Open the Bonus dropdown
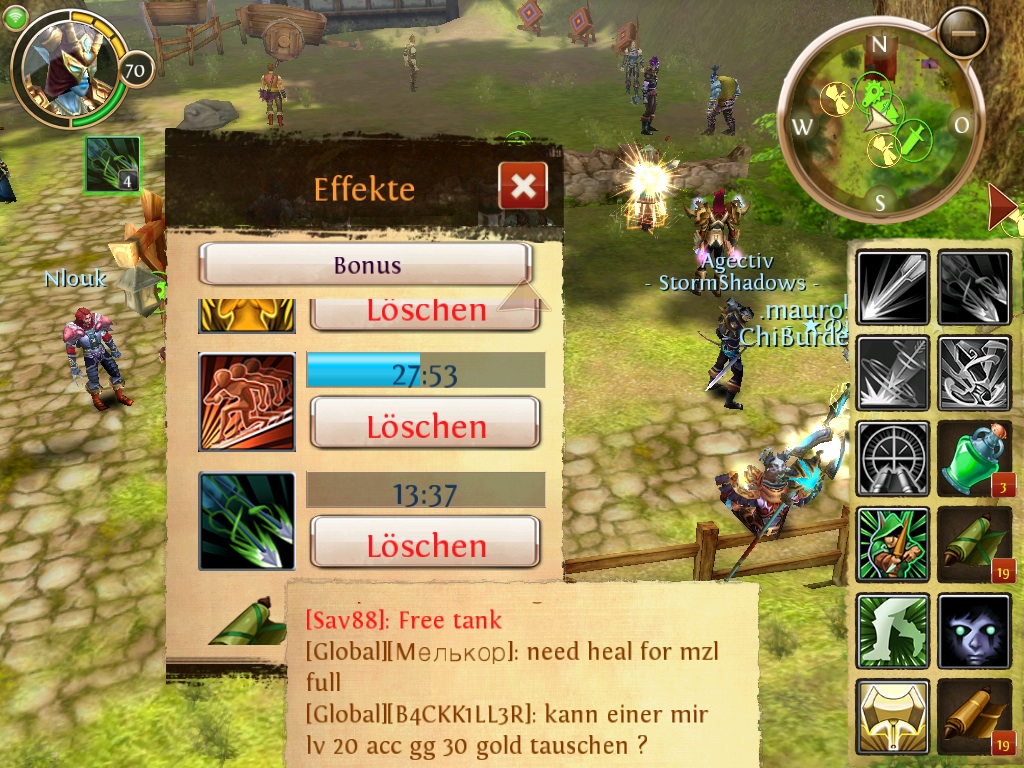The width and height of the screenshot is (1024, 768). pos(365,265)
